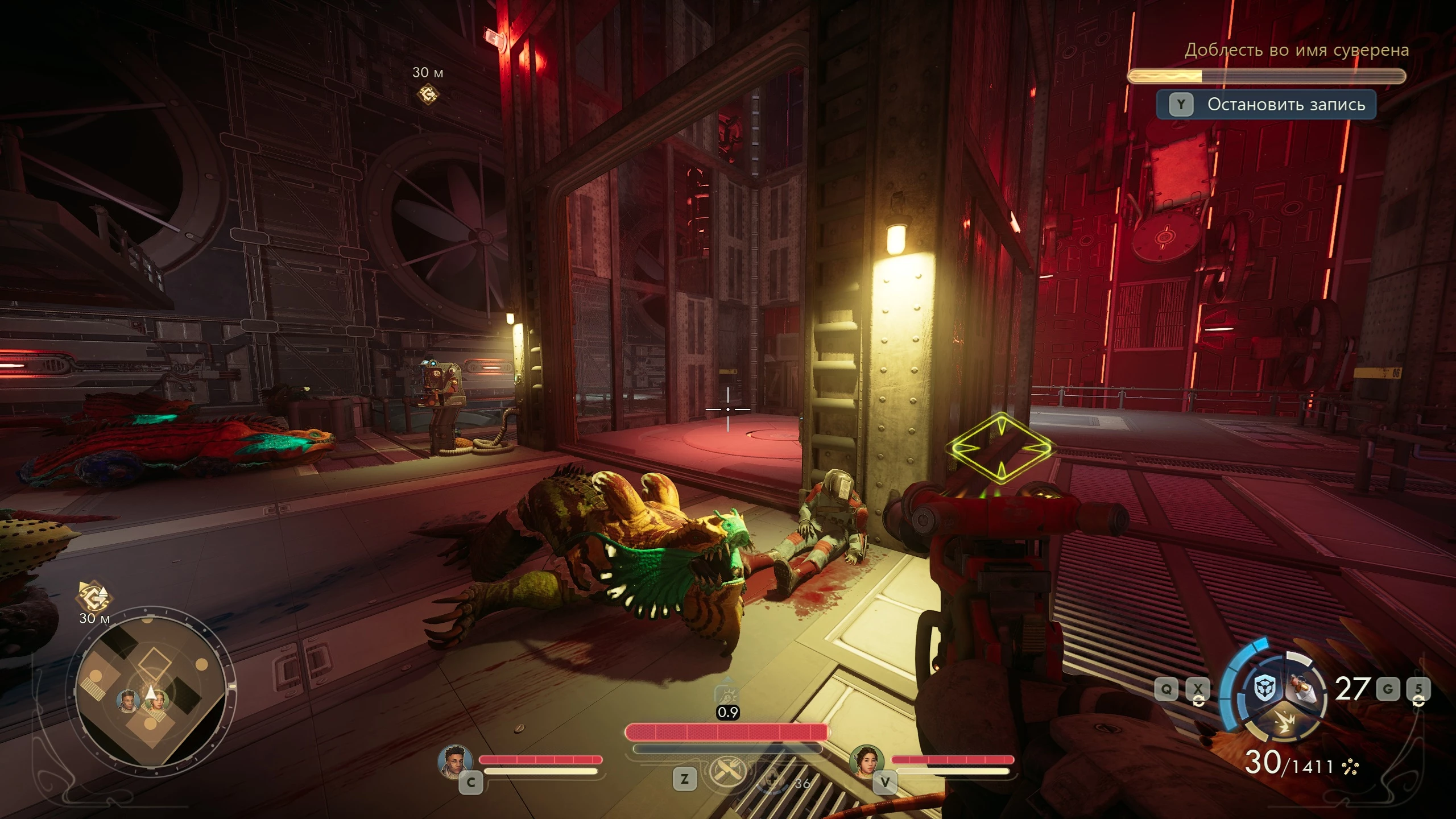Click the medical inhaler icon
This screenshot has width=1456, height=819.
coord(772,780)
